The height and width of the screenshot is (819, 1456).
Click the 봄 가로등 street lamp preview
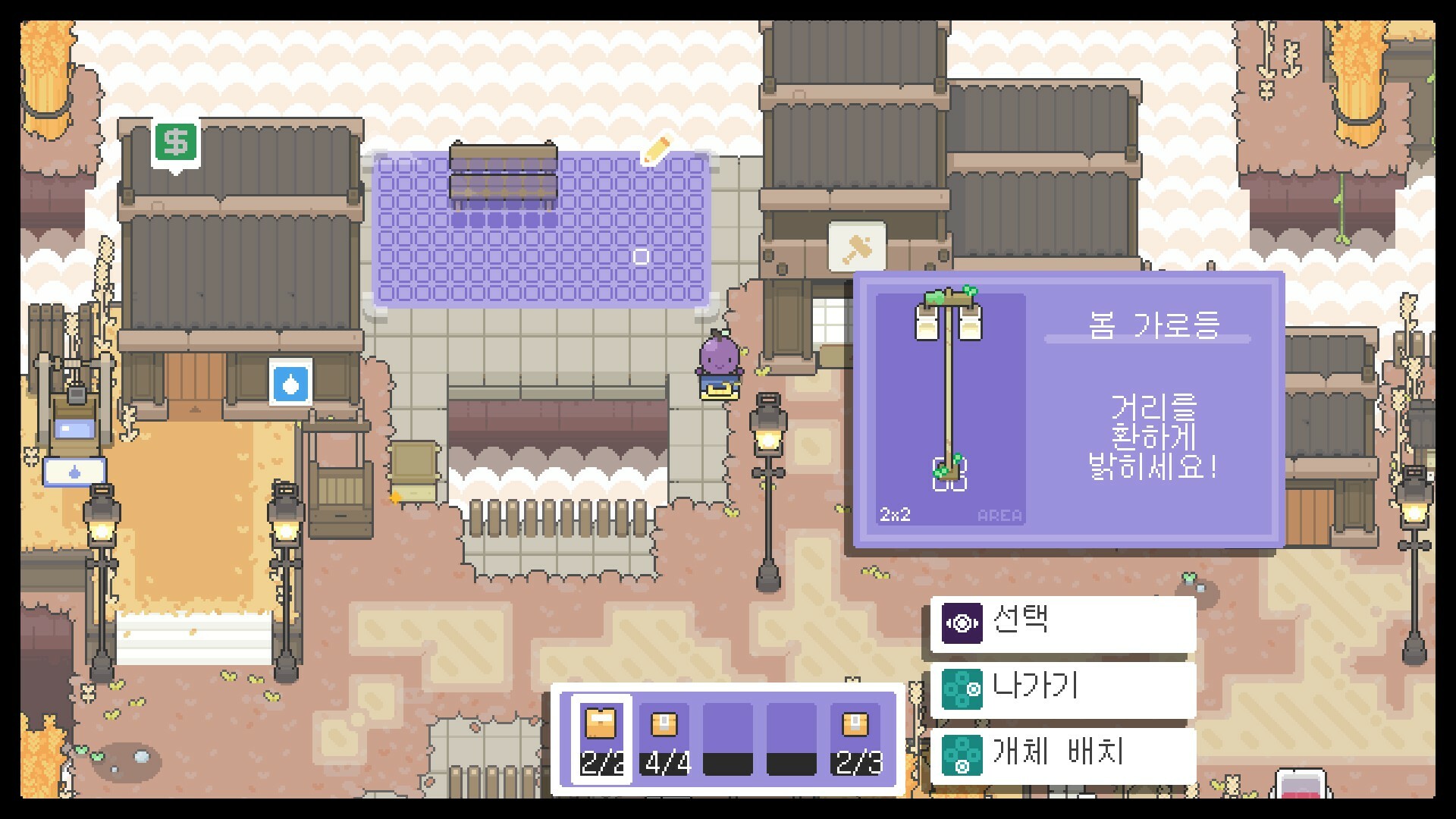pyautogui.click(x=950, y=391)
